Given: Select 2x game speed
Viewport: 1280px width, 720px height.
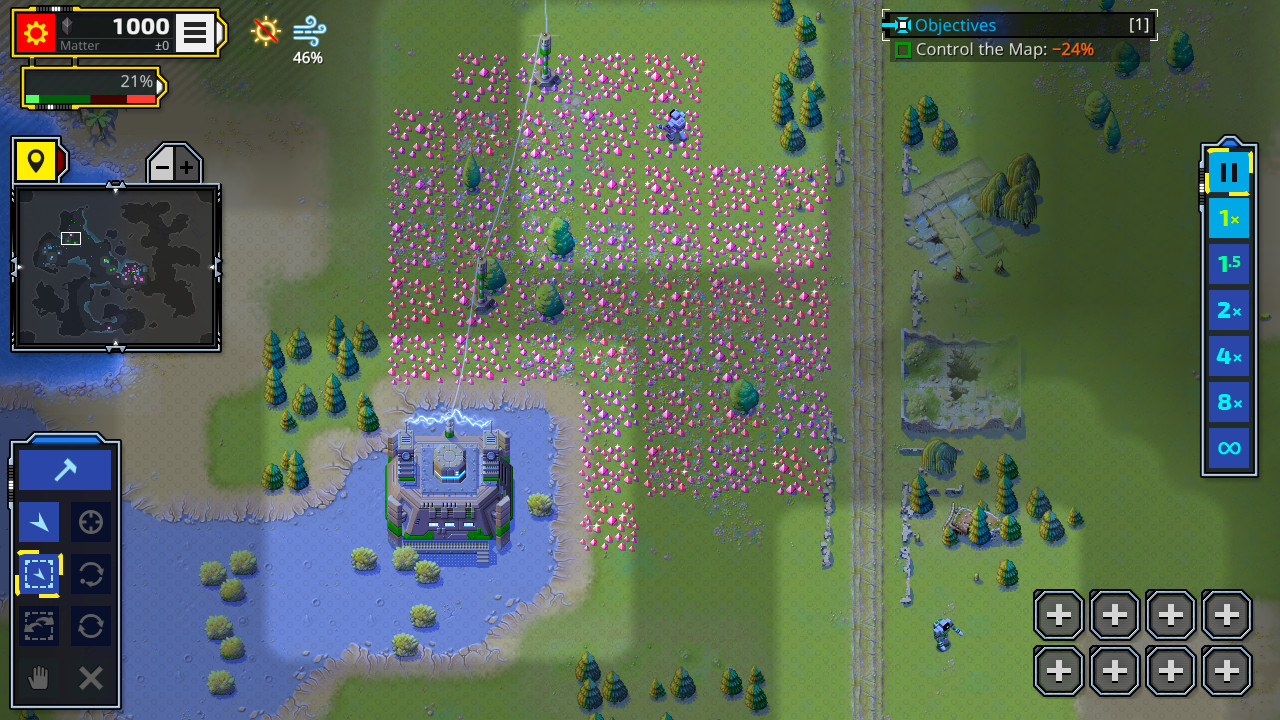Looking at the screenshot, I should click(1228, 310).
